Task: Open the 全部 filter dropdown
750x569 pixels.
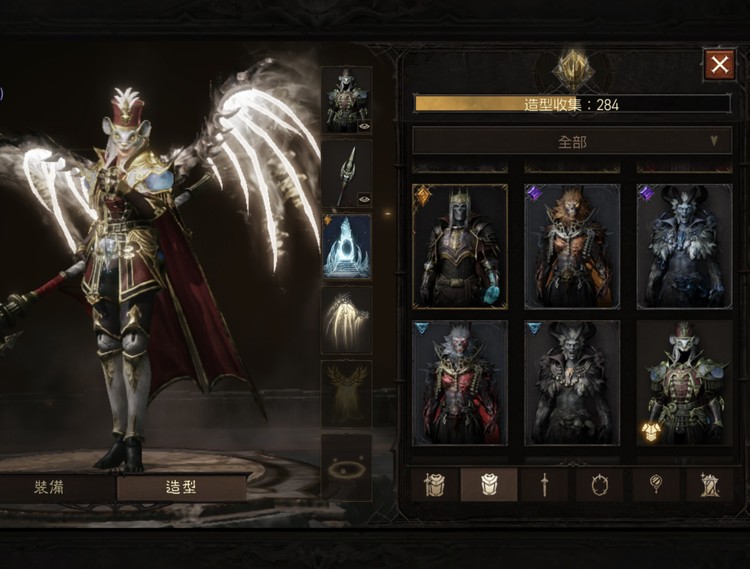Action: click(572, 141)
